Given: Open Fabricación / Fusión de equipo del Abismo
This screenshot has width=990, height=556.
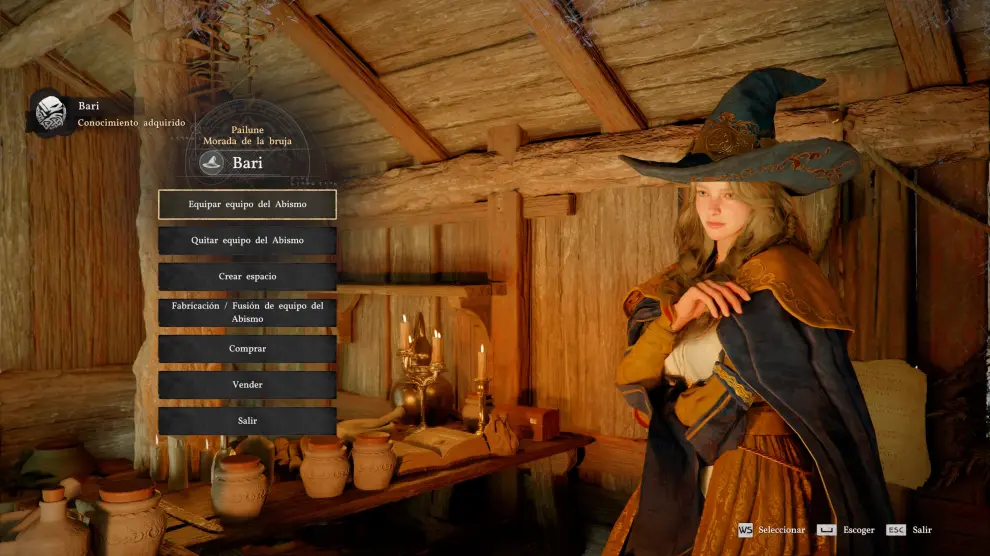Looking at the screenshot, I should click(247, 312).
